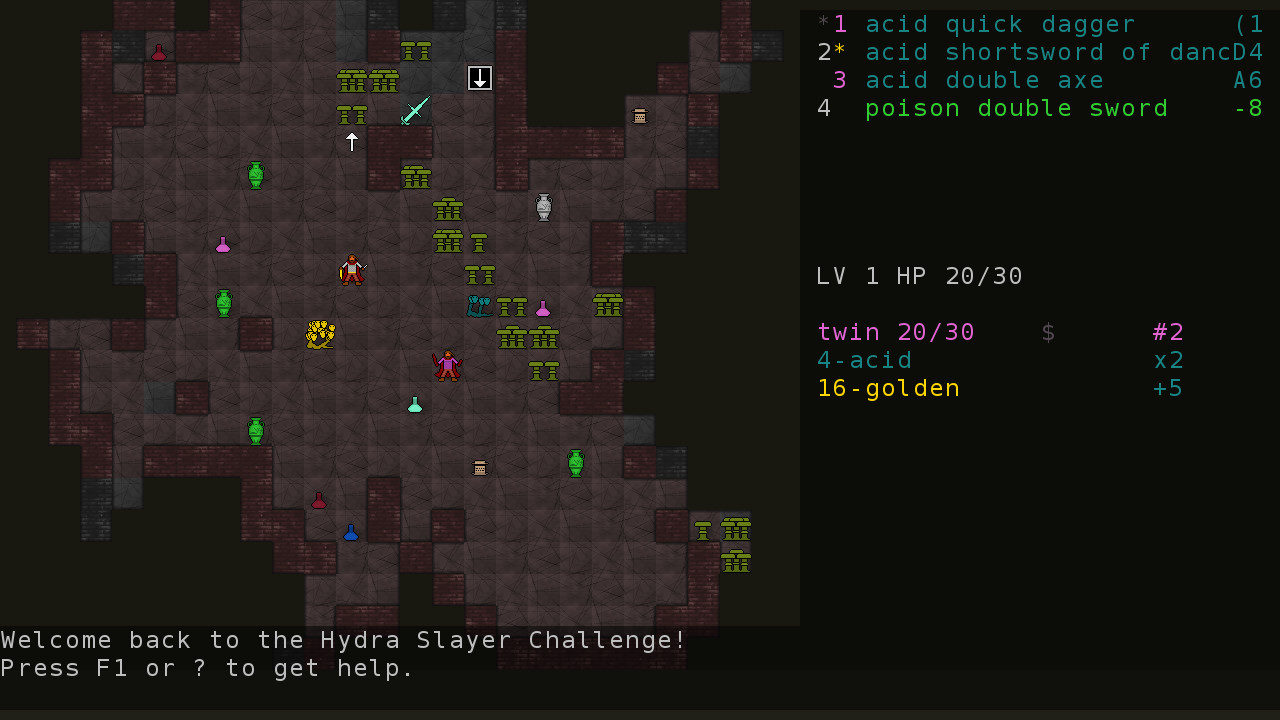The height and width of the screenshot is (720, 1280).
Task: Click the cyan potion in the middle room
Action: point(414,404)
